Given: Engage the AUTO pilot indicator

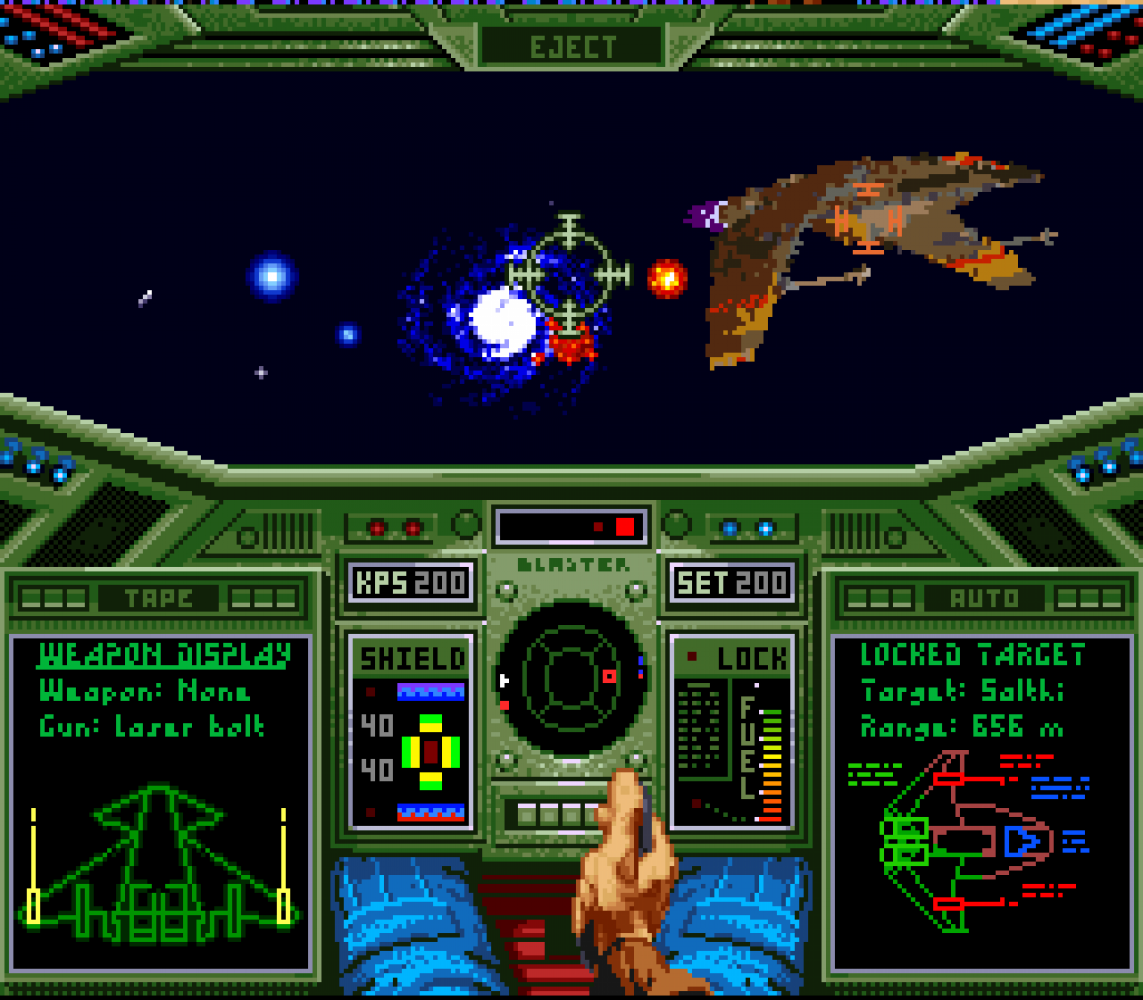Looking at the screenshot, I should point(983,599).
